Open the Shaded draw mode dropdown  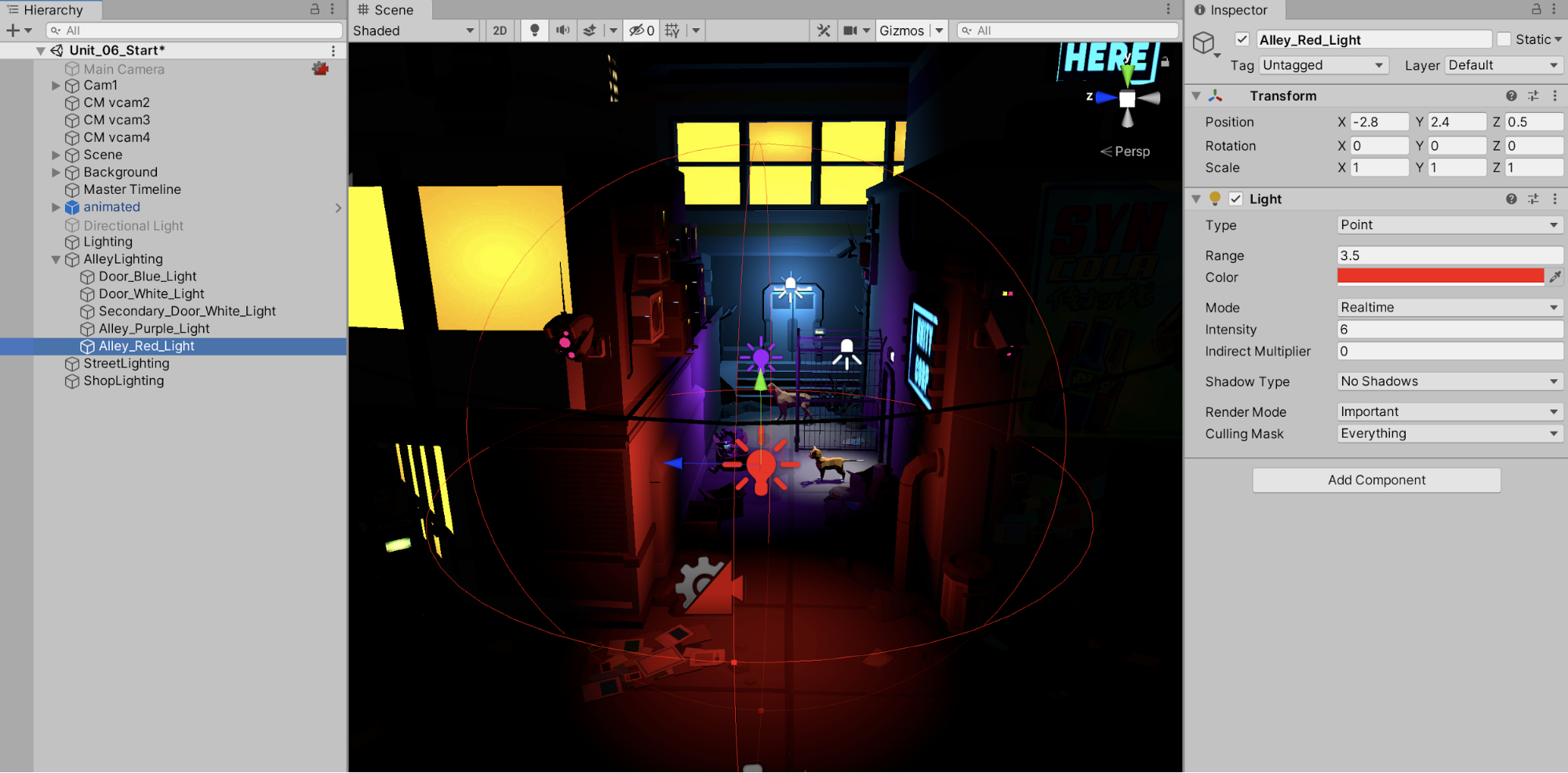[x=413, y=31]
